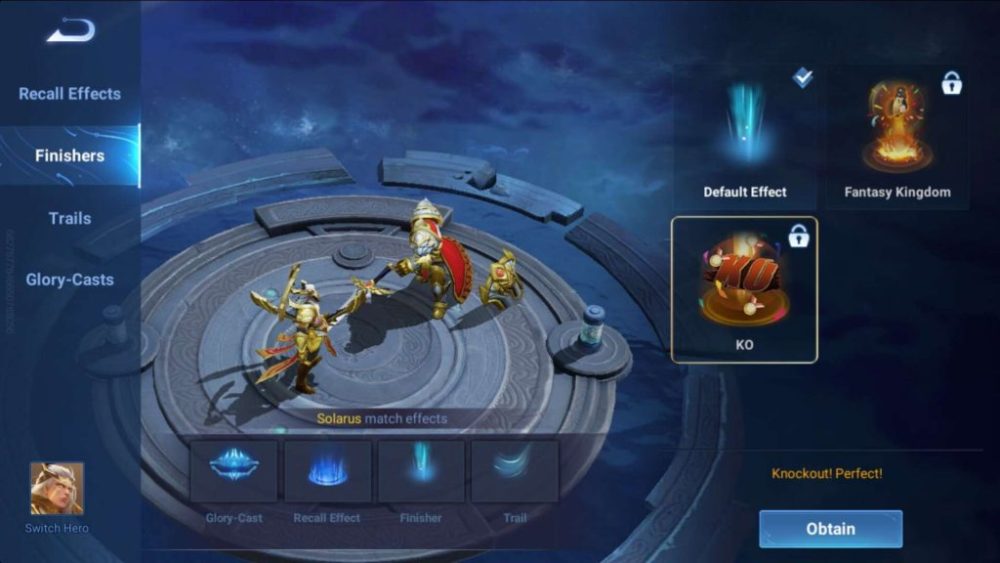Pick the KO finisher tile
This screenshot has height=563, width=1000.
[745, 289]
